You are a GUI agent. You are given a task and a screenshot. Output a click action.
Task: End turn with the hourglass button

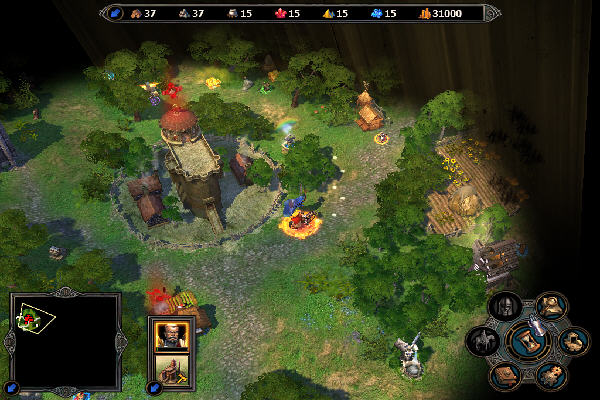tap(530, 341)
